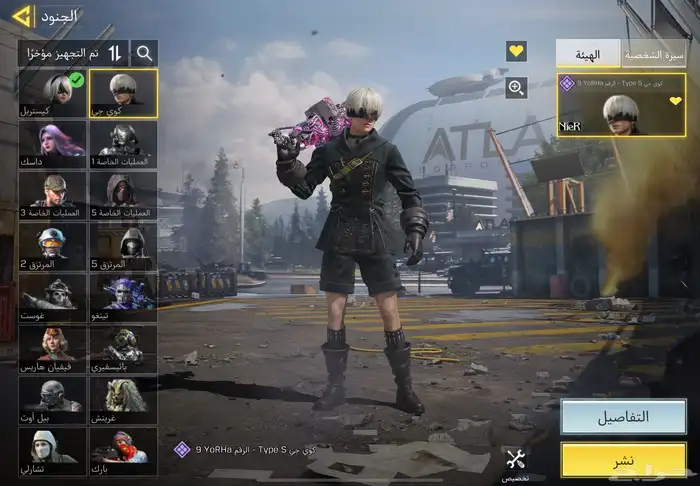Image resolution: width=700 pixels, height=486 pixels.
Task: Toggle the sort order arrows
Action: point(115,53)
